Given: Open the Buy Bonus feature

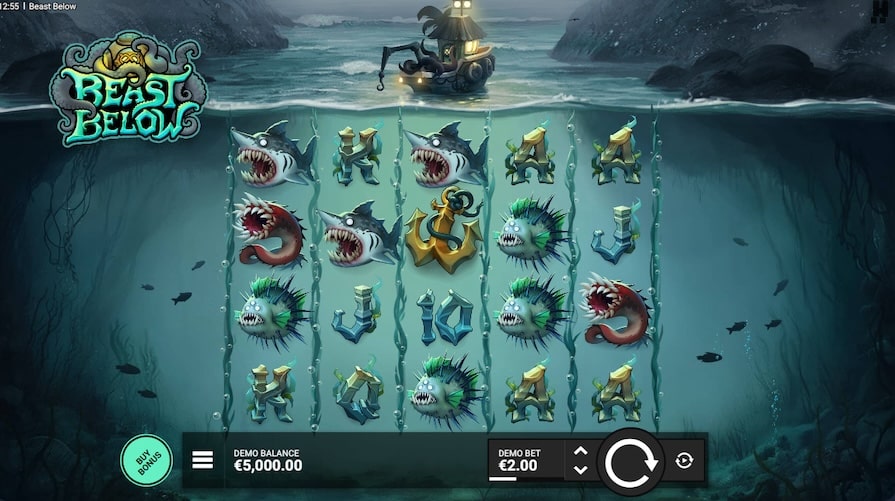Looking at the screenshot, I should coord(146,460).
